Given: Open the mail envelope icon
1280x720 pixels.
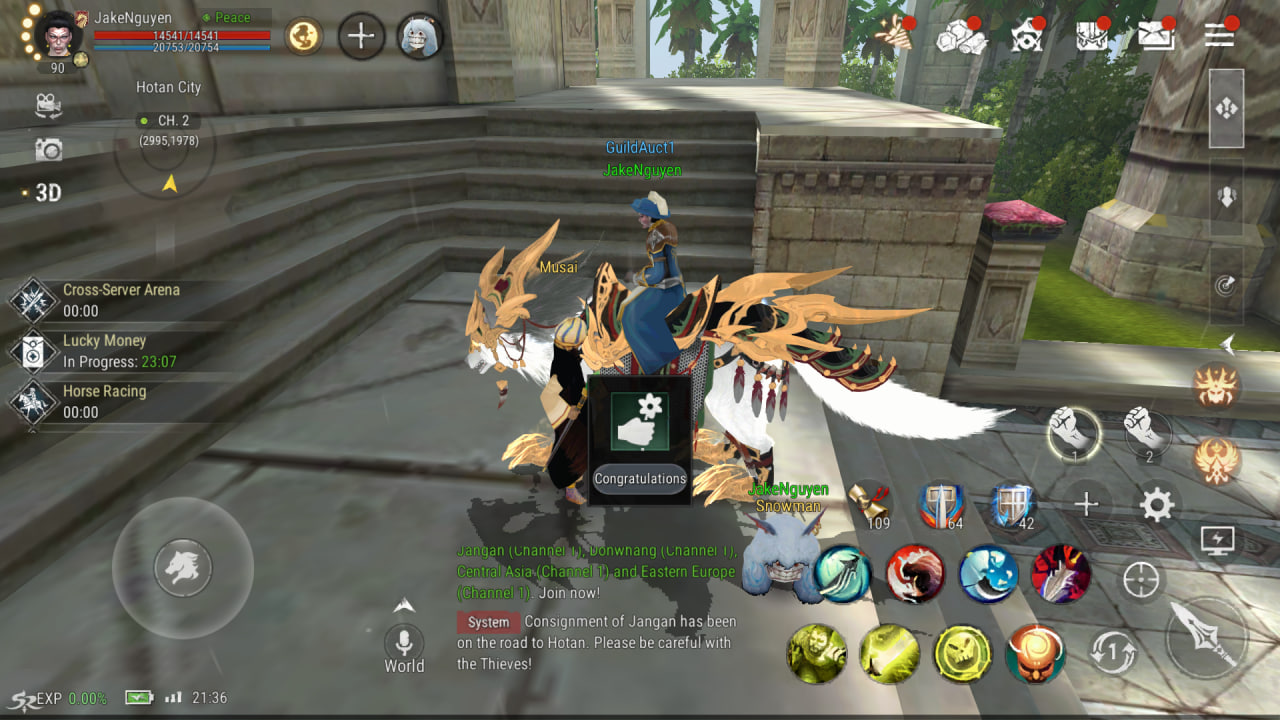Looking at the screenshot, I should click(1156, 36).
